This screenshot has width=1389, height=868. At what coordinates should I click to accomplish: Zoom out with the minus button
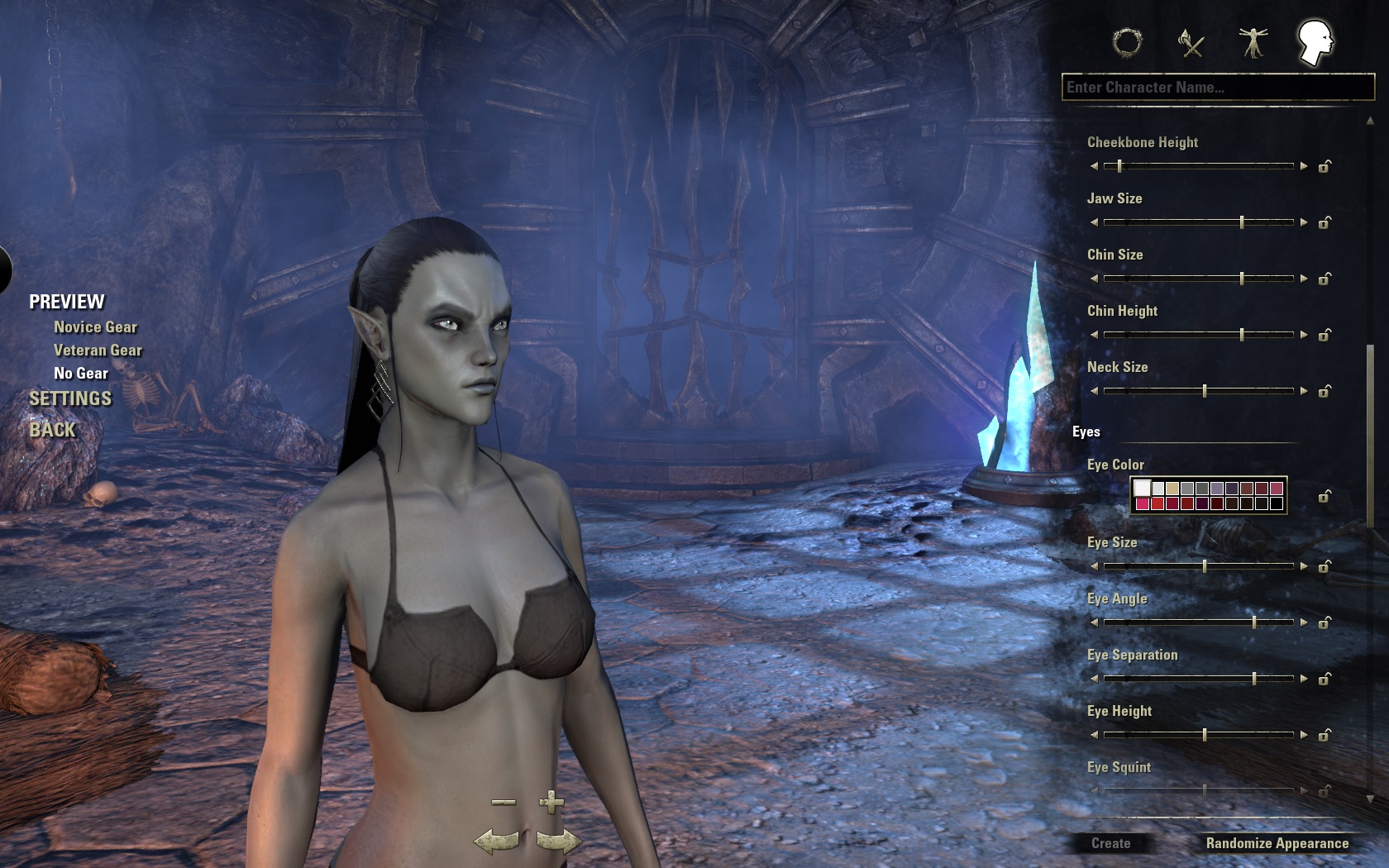[504, 802]
